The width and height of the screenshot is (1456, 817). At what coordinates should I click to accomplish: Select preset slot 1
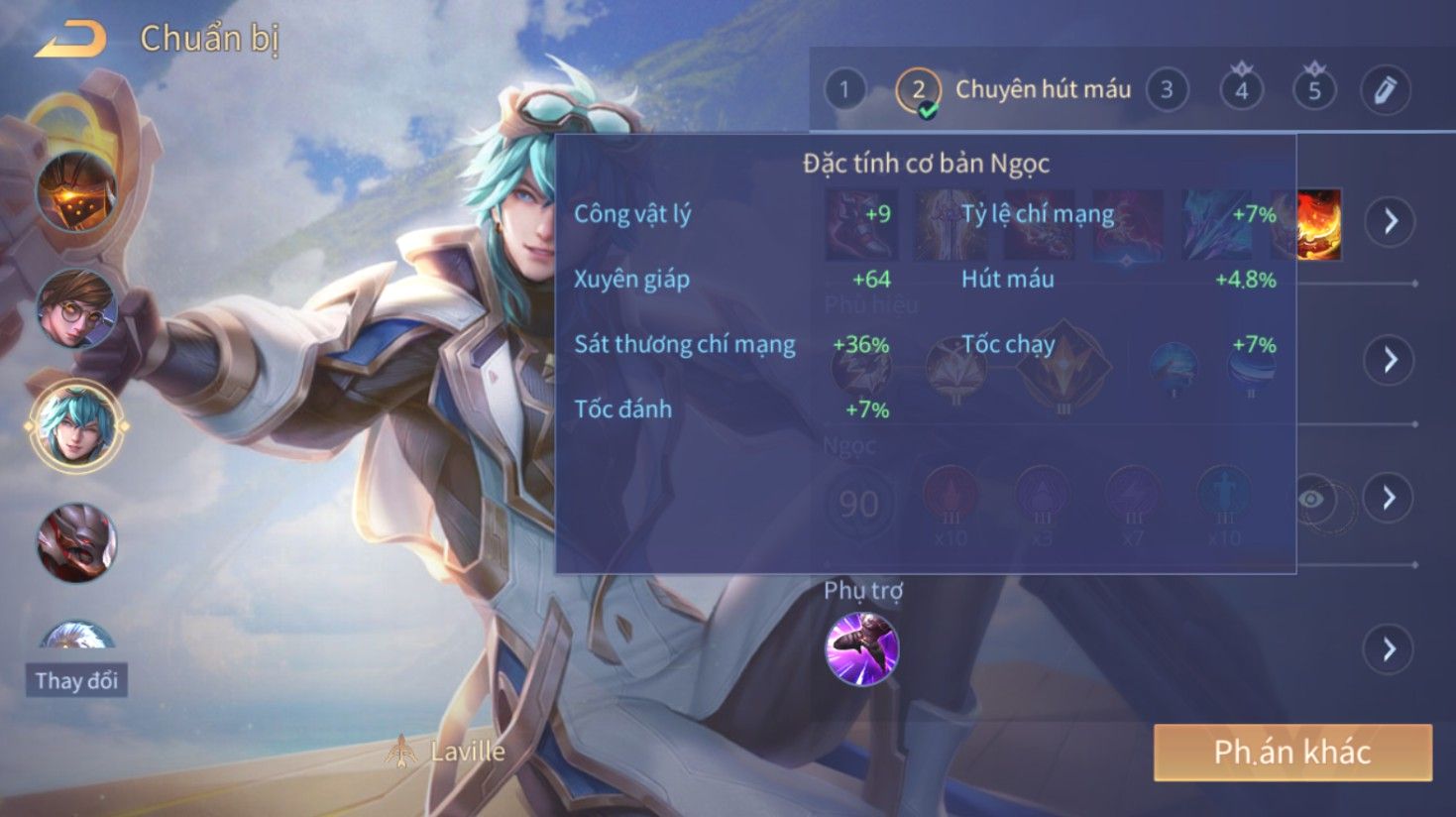843,90
